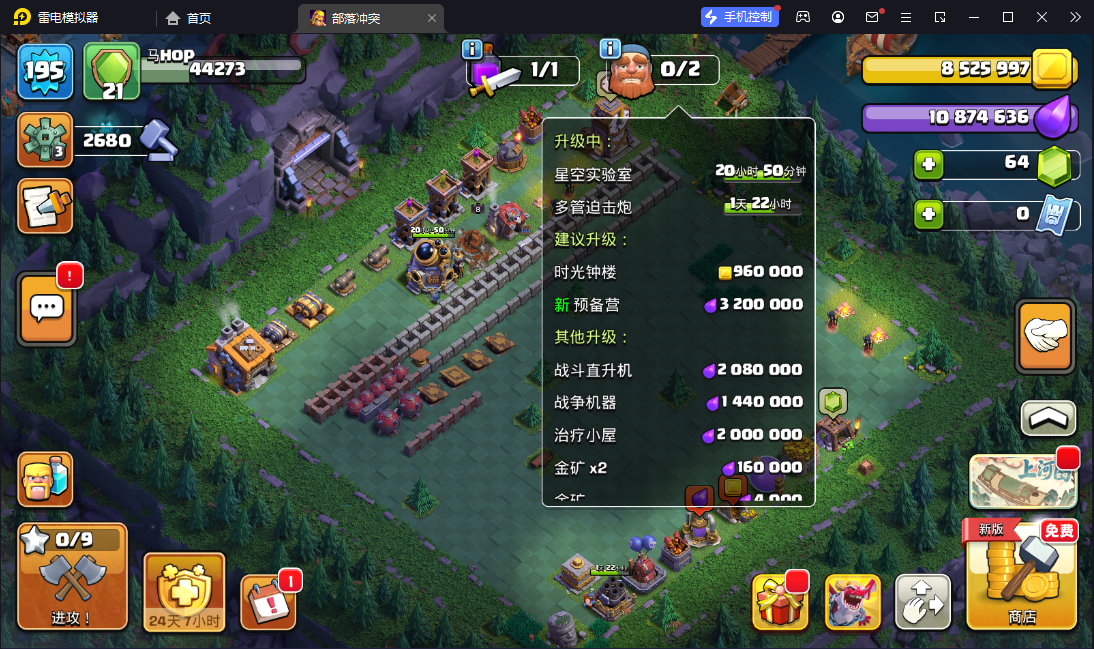Image resolution: width=1094 pixels, height=649 pixels.
Task: Collapse the side panel arrow button
Action: [1048, 418]
